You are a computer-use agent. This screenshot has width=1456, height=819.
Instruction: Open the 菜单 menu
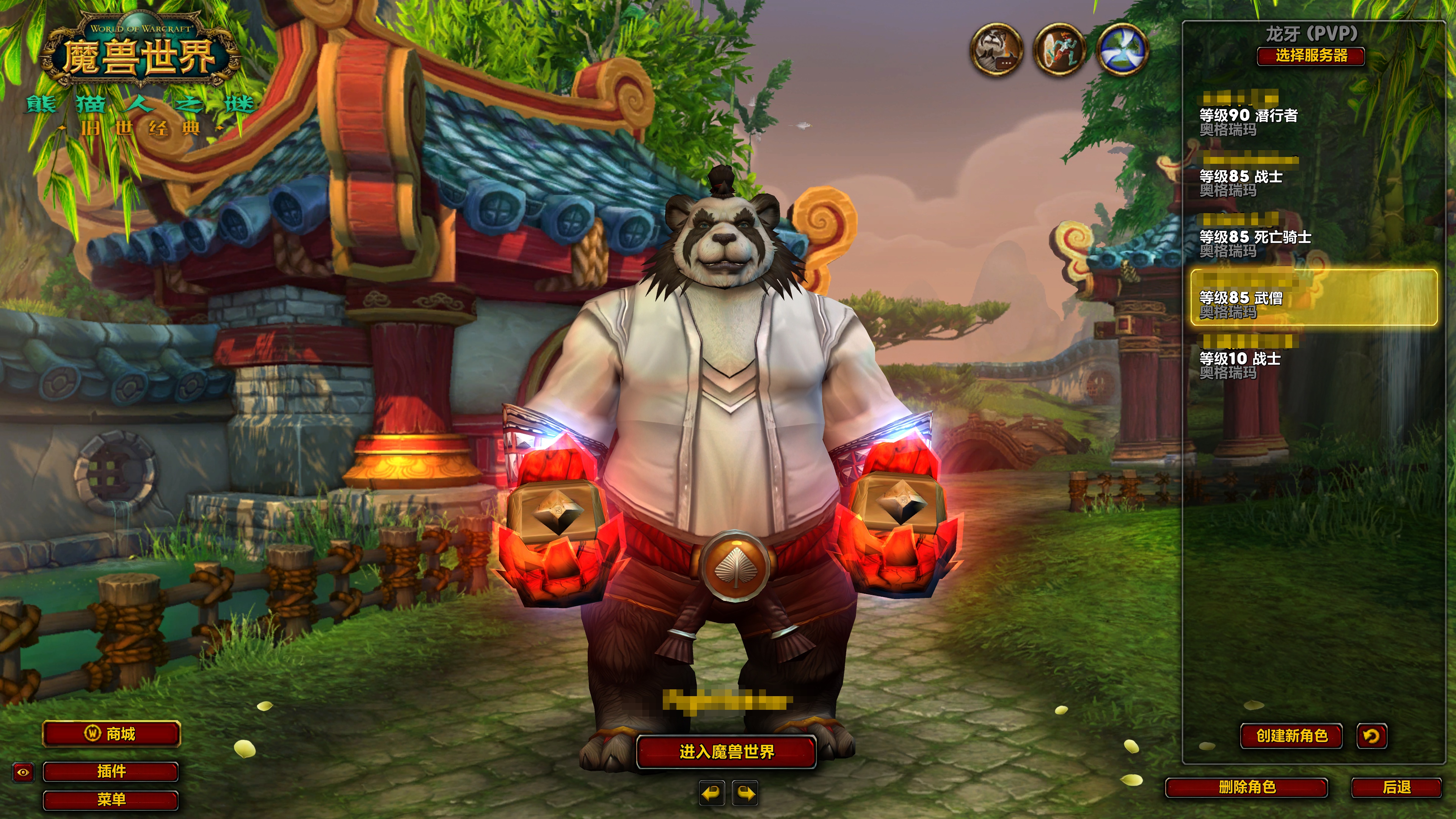tap(111, 799)
